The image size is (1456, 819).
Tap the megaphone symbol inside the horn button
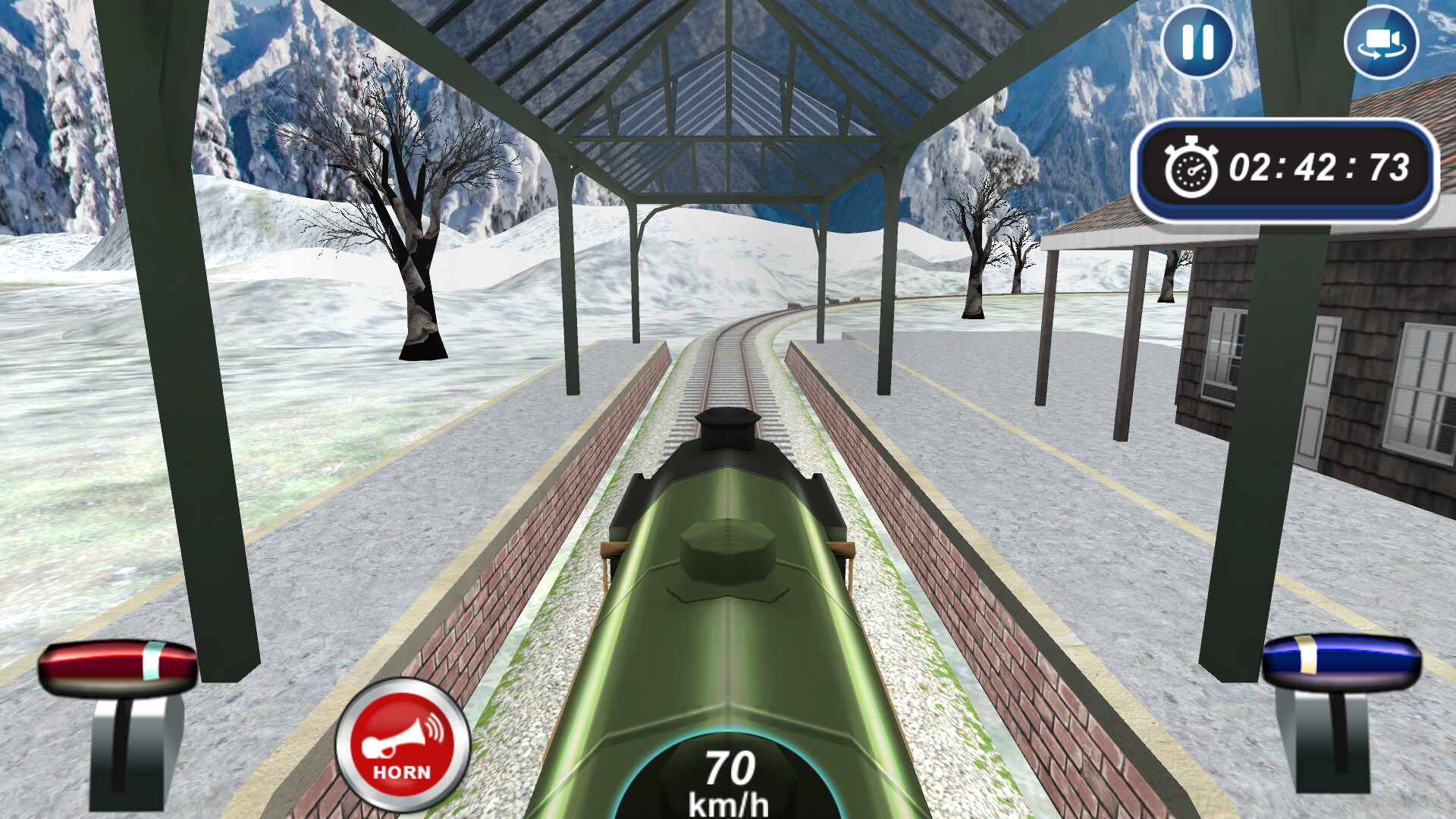click(394, 739)
